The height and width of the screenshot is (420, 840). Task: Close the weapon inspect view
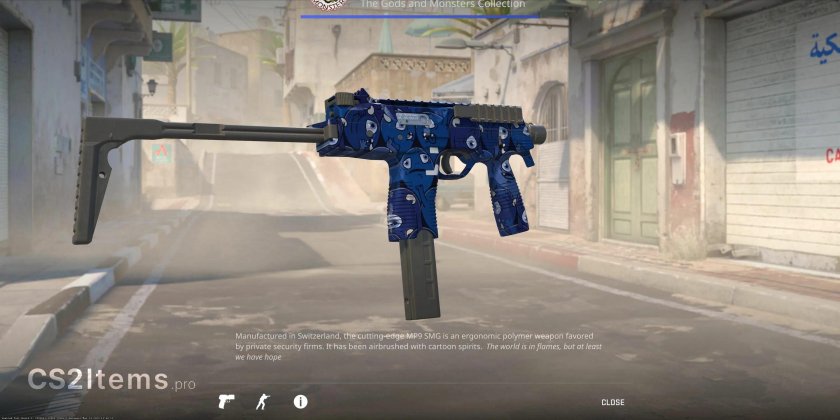click(x=612, y=402)
